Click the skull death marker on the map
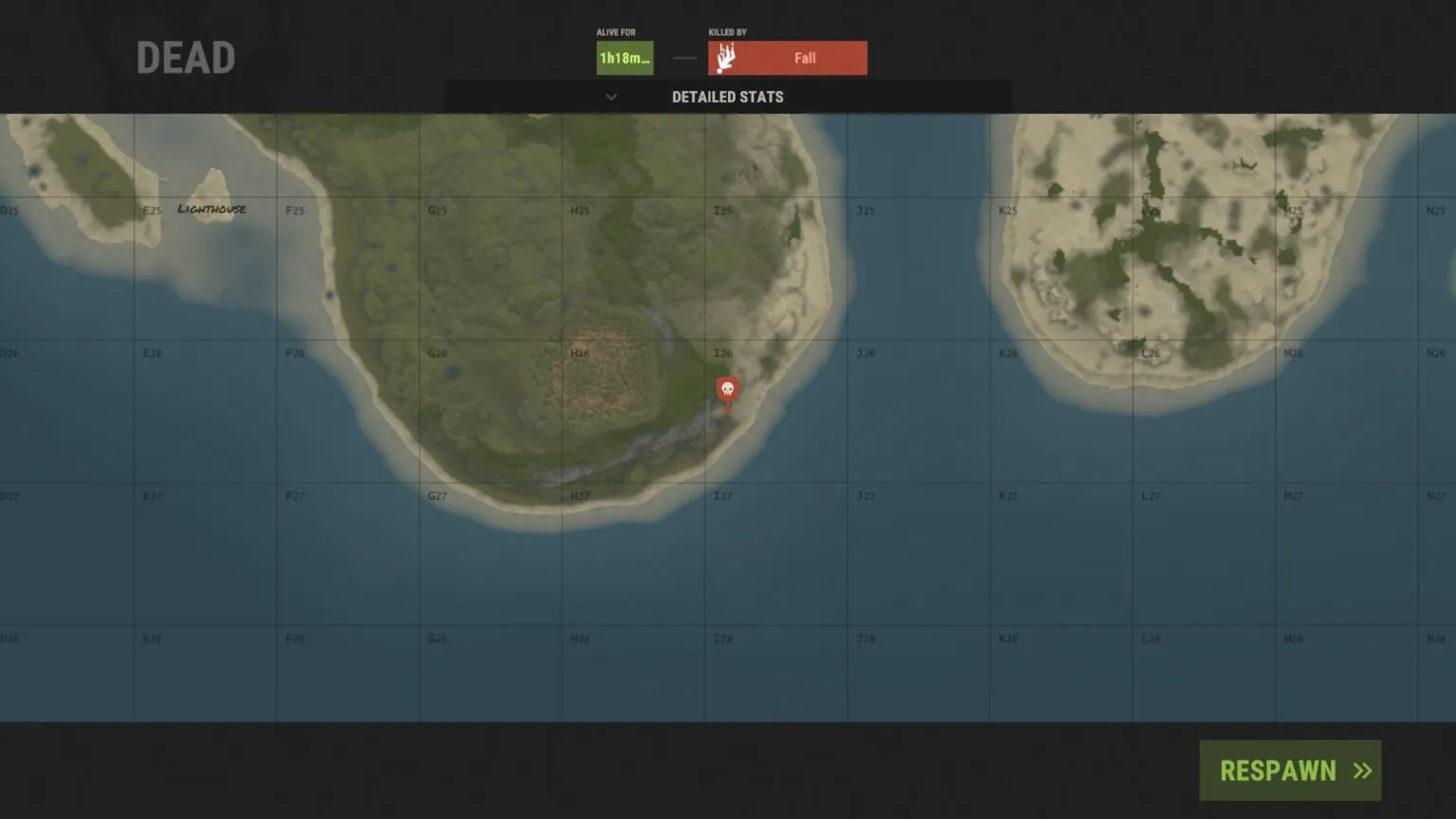This screenshot has width=1456, height=819. 727,388
